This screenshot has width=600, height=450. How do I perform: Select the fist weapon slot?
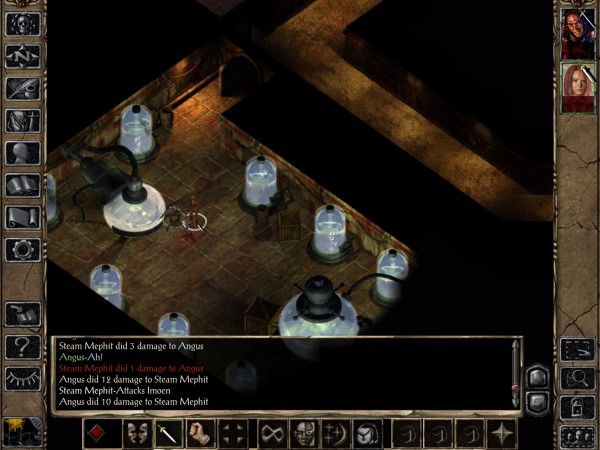tap(202, 434)
